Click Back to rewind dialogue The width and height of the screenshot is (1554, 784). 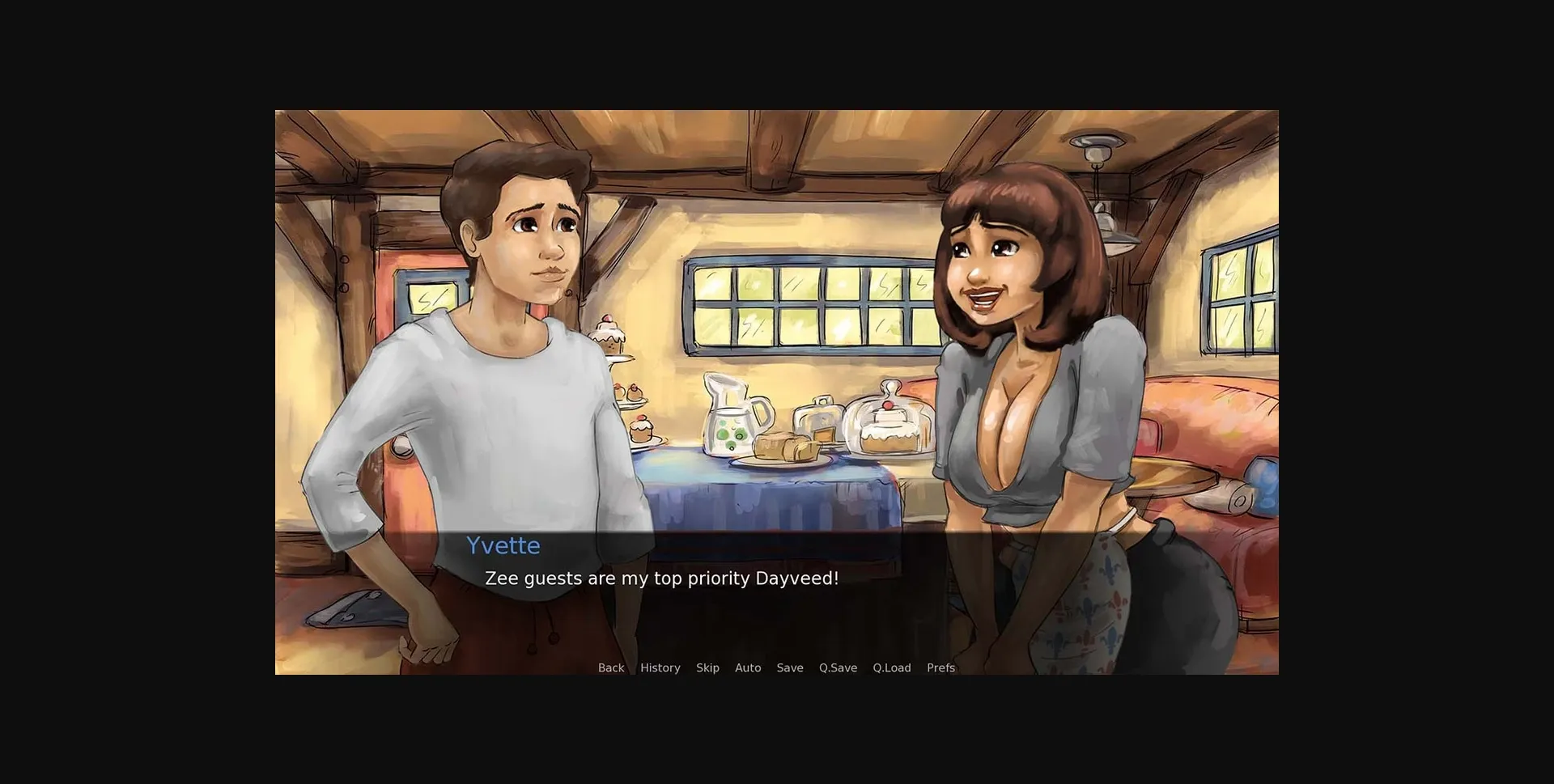pyautogui.click(x=610, y=667)
